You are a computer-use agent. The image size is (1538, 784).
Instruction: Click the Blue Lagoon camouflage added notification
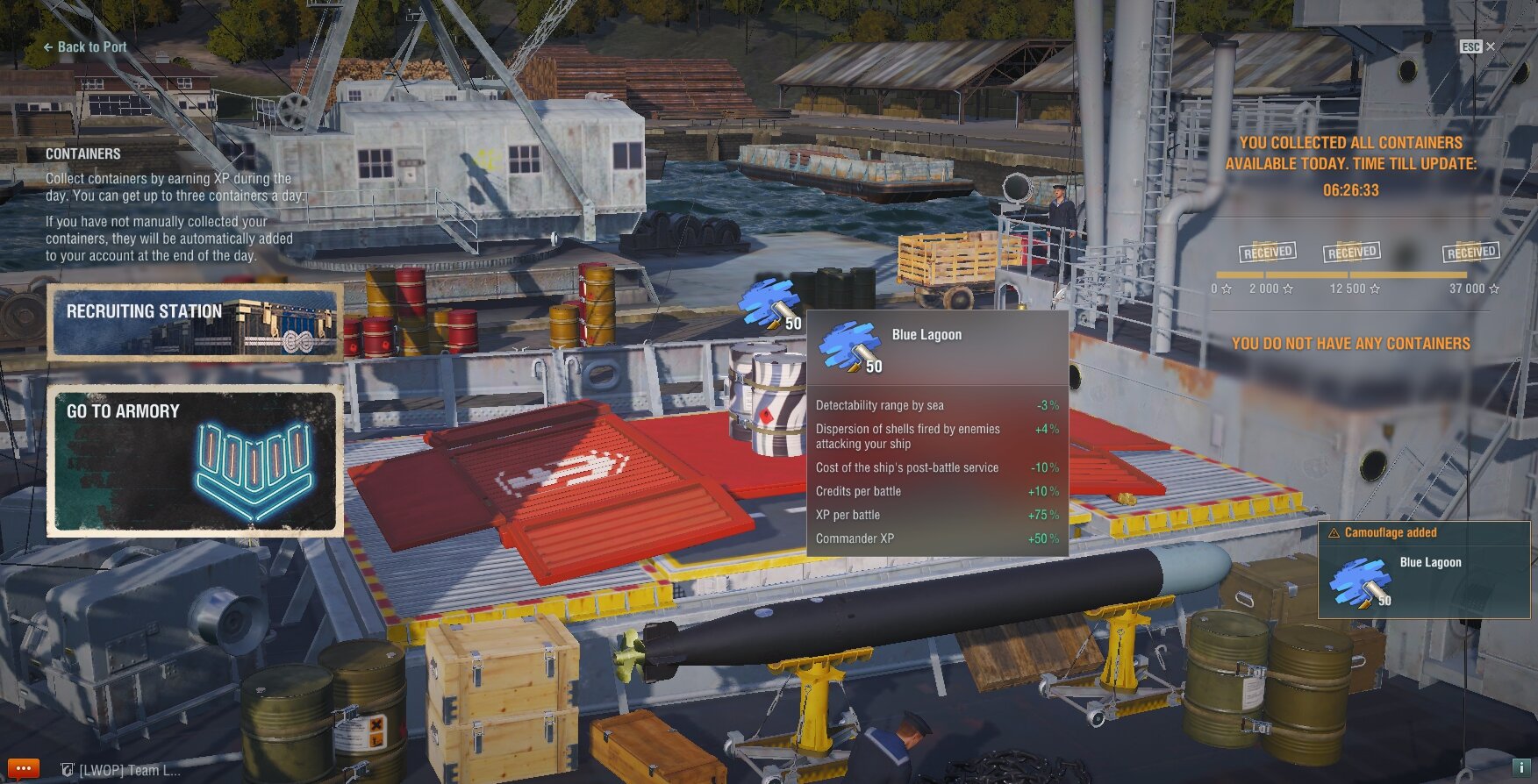pyautogui.click(x=1423, y=570)
